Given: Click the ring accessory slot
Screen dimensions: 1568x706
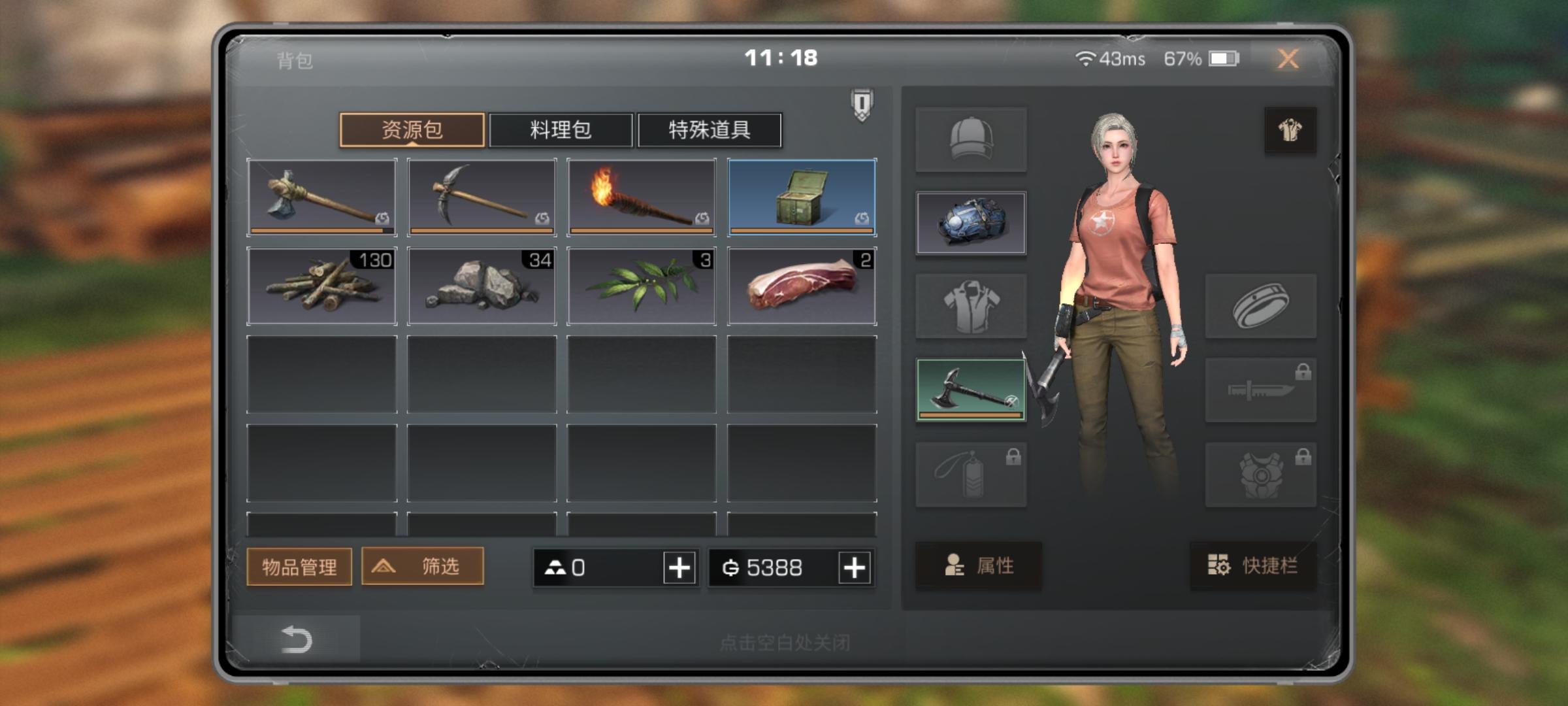Looking at the screenshot, I should click(x=1261, y=306).
